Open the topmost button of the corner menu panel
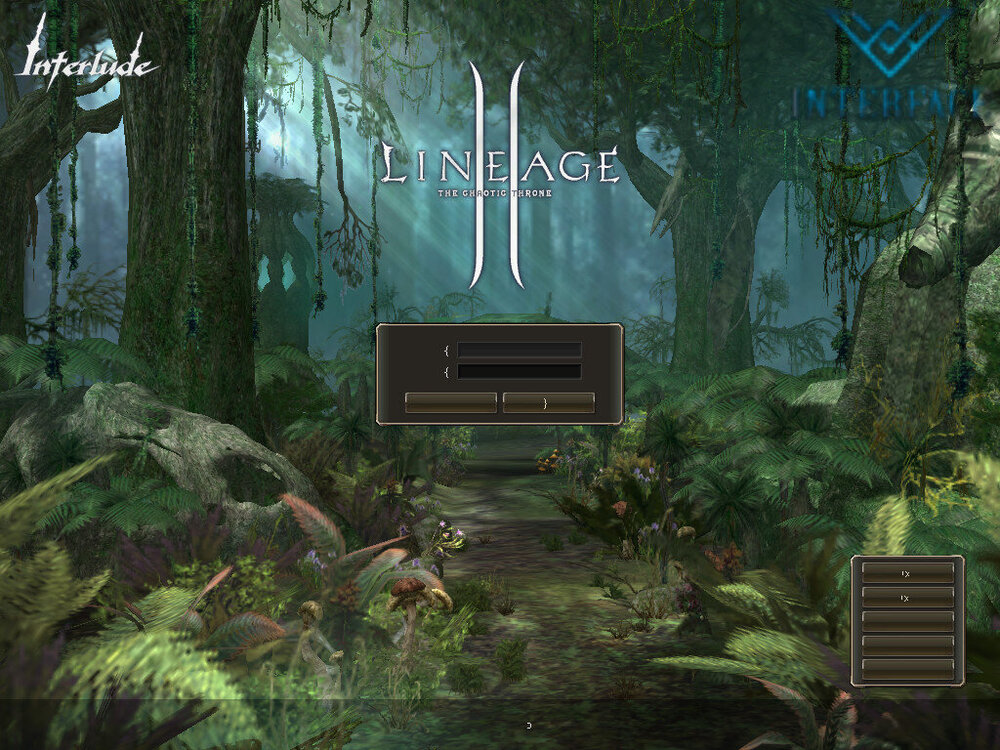 [x=907, y=572]
